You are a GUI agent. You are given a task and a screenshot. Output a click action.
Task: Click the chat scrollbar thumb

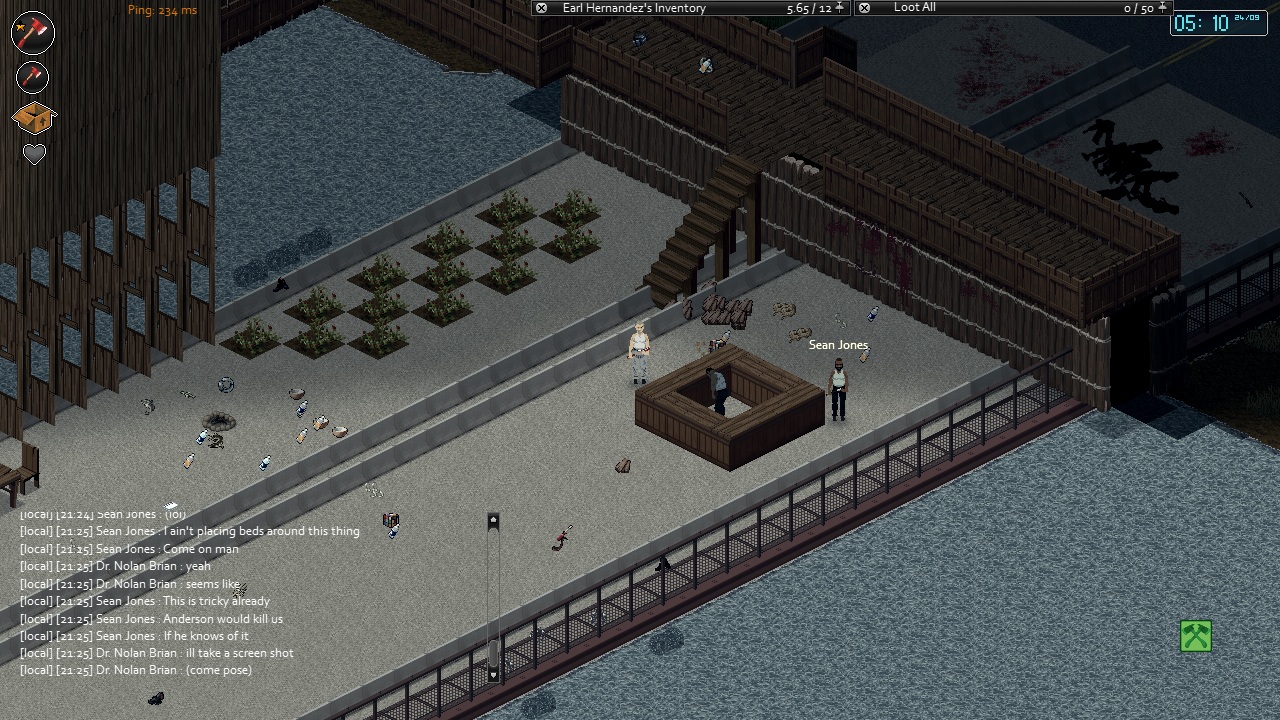tap(493, 653)
